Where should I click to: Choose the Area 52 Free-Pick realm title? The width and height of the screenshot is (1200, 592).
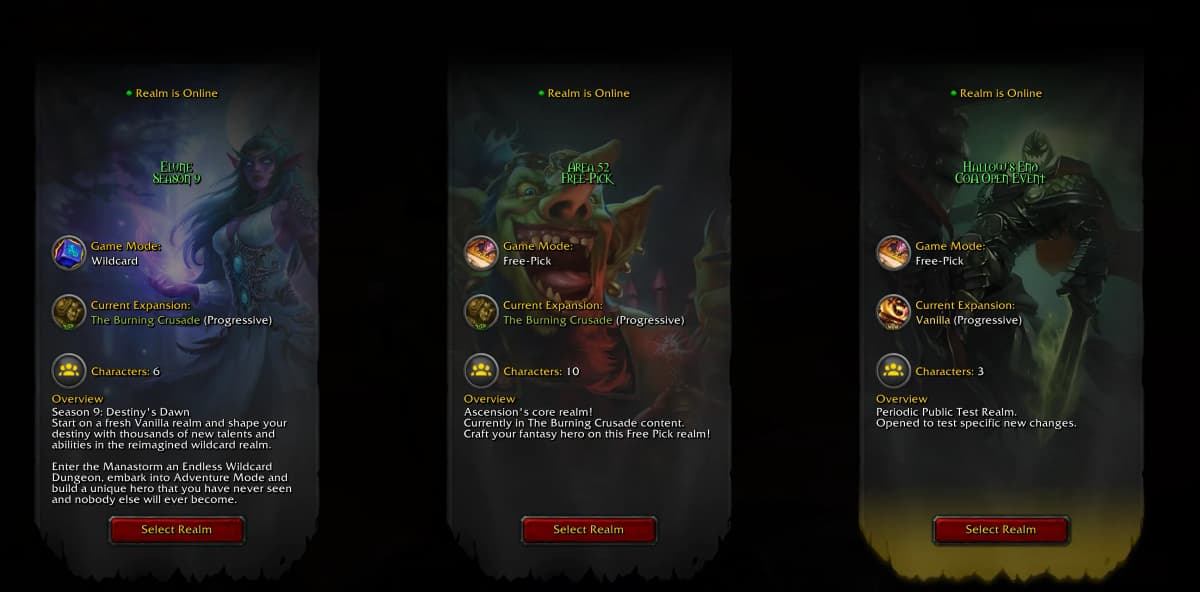click(x=588, y=172)
